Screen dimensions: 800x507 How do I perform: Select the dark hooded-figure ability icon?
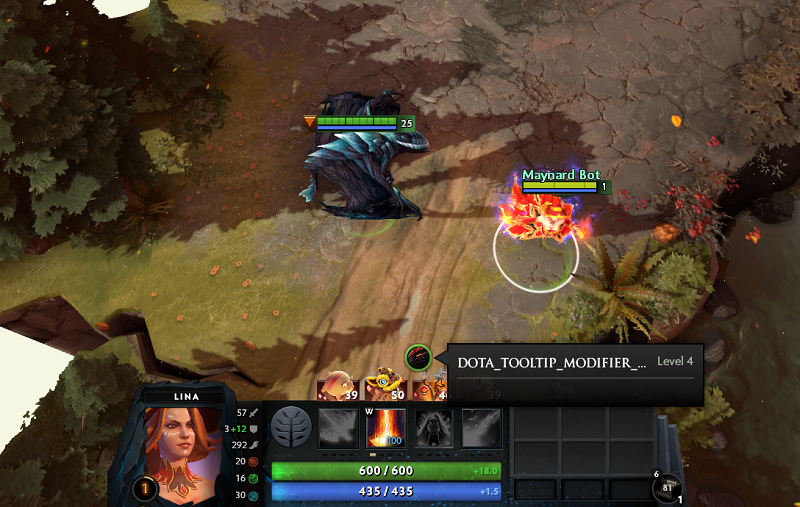pos(434,428)
